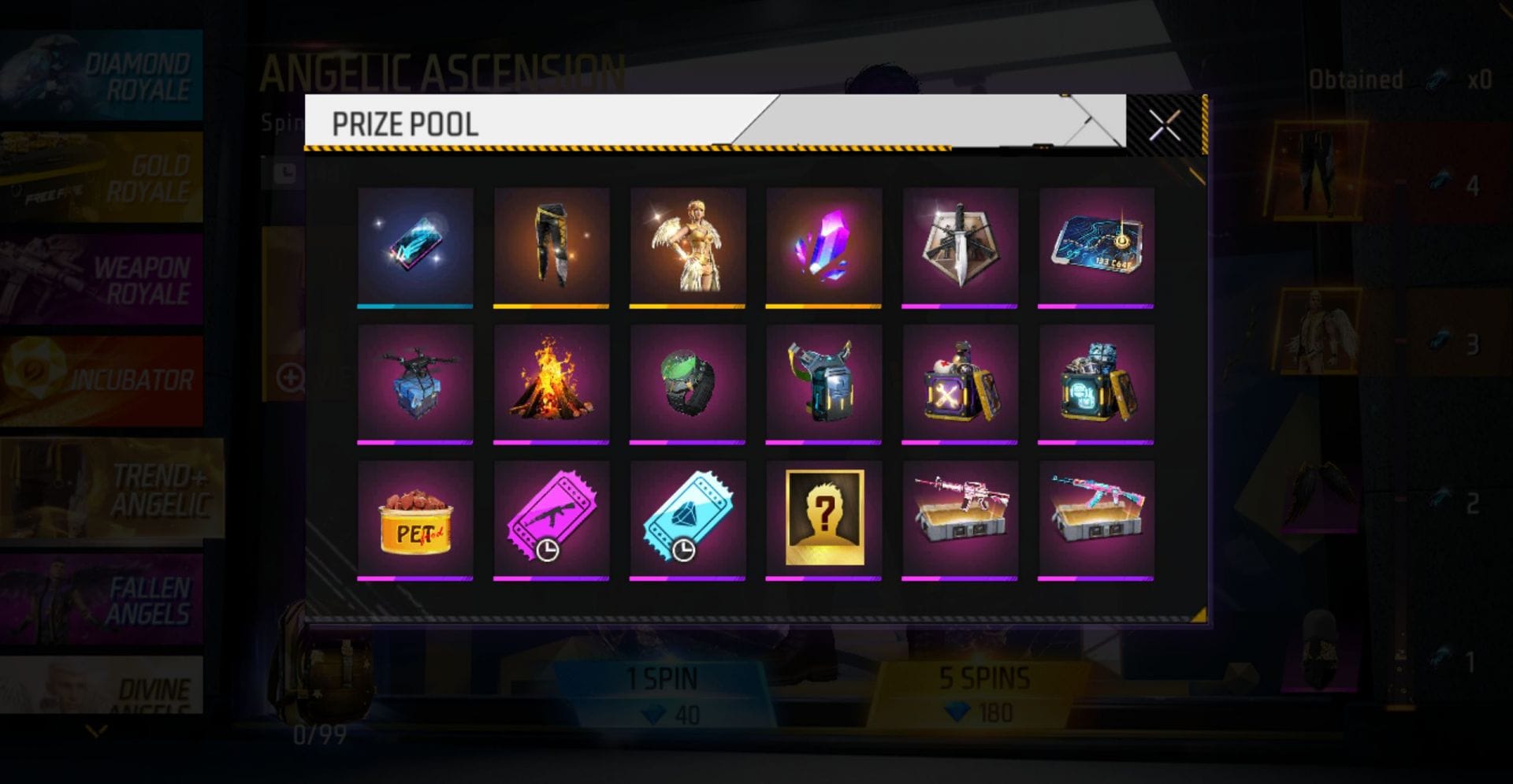Select the campfire item in the prize pool
1513x784 pixels.
click(551, 381)
